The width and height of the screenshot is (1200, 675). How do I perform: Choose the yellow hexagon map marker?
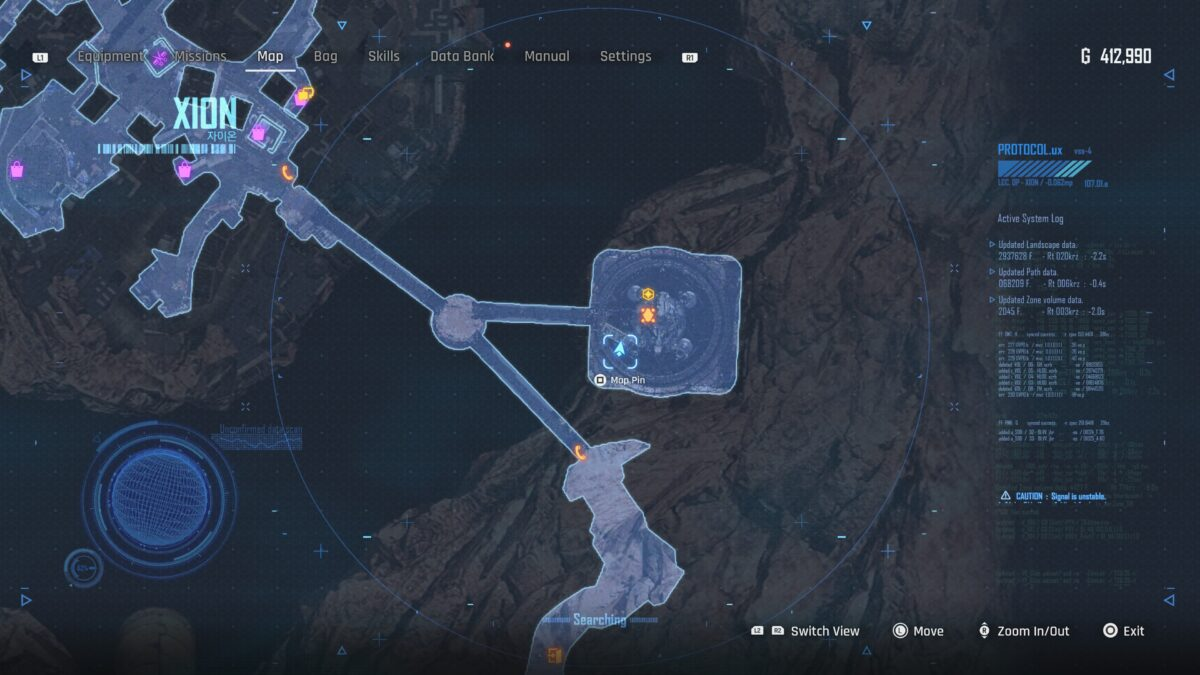[x=648, y=294]
